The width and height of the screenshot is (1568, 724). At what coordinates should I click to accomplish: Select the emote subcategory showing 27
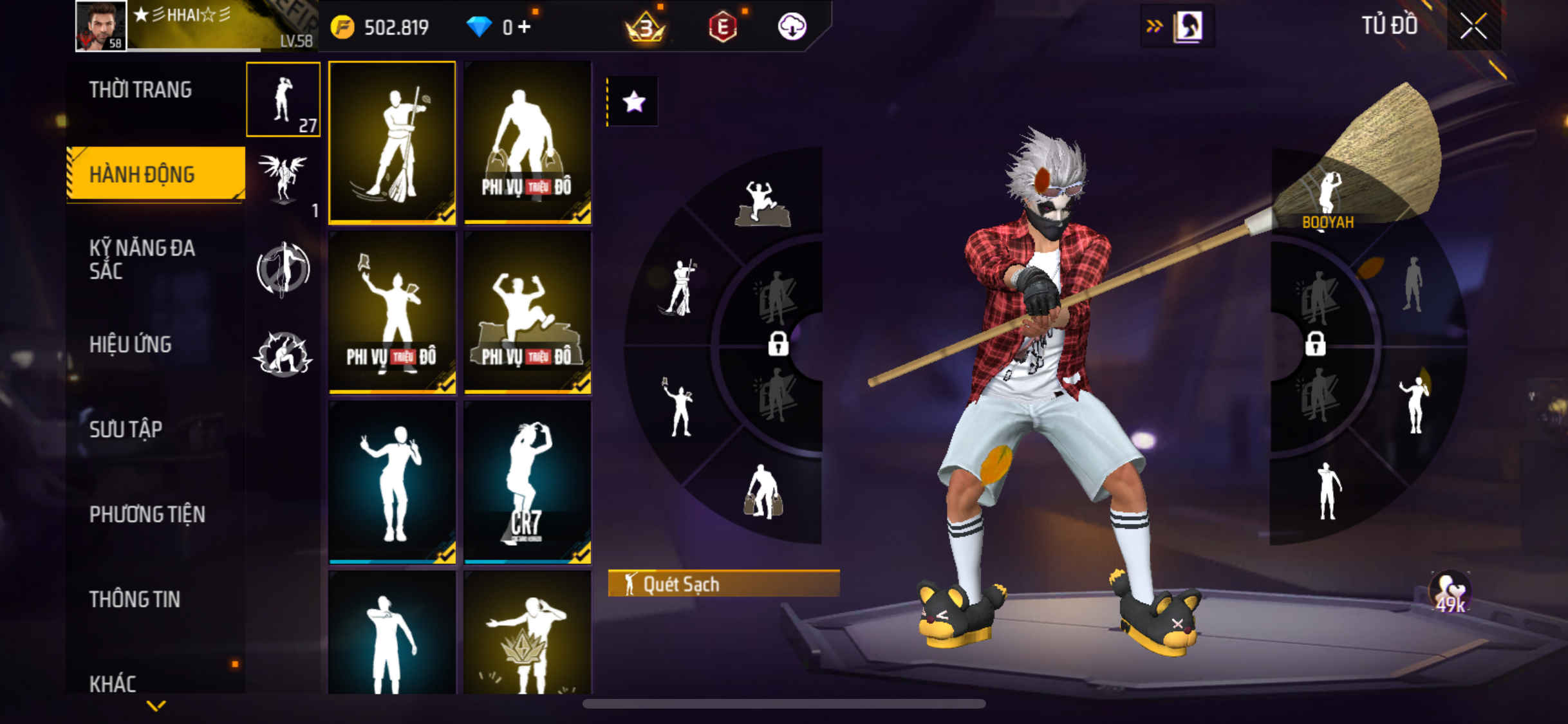pos(283,100)
